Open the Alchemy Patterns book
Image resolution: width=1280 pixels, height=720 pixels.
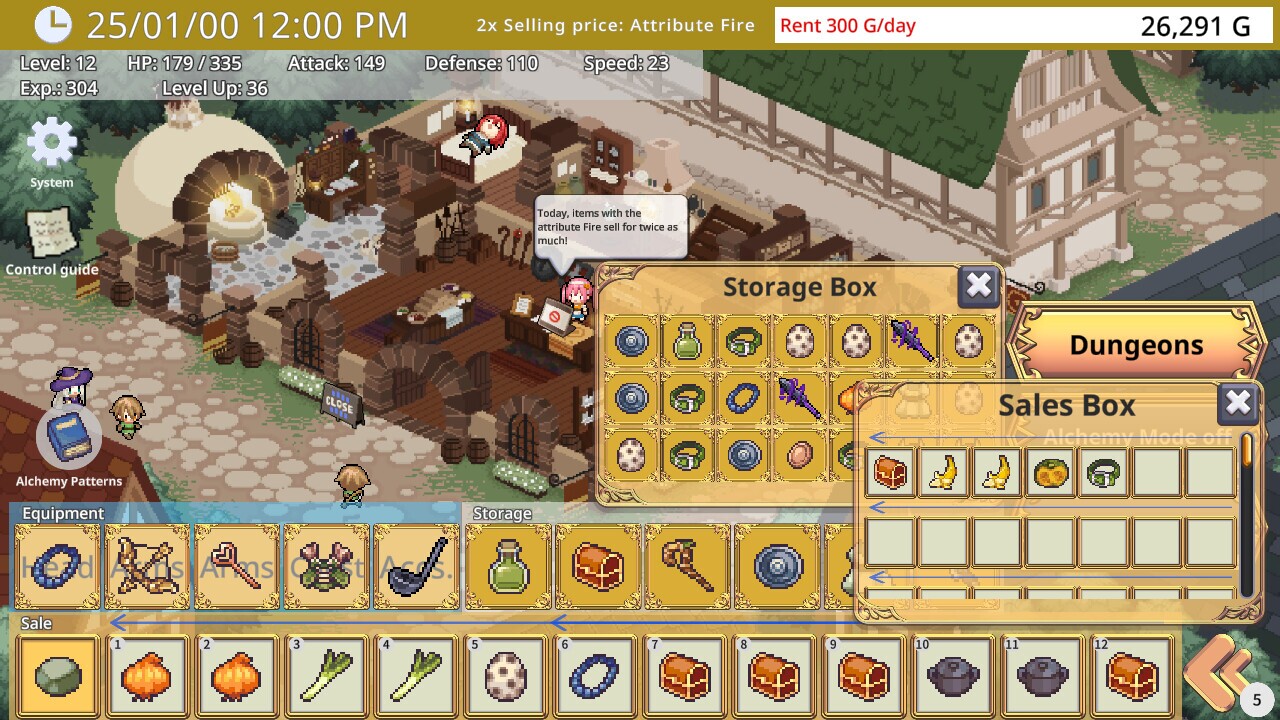coord(69,438)
